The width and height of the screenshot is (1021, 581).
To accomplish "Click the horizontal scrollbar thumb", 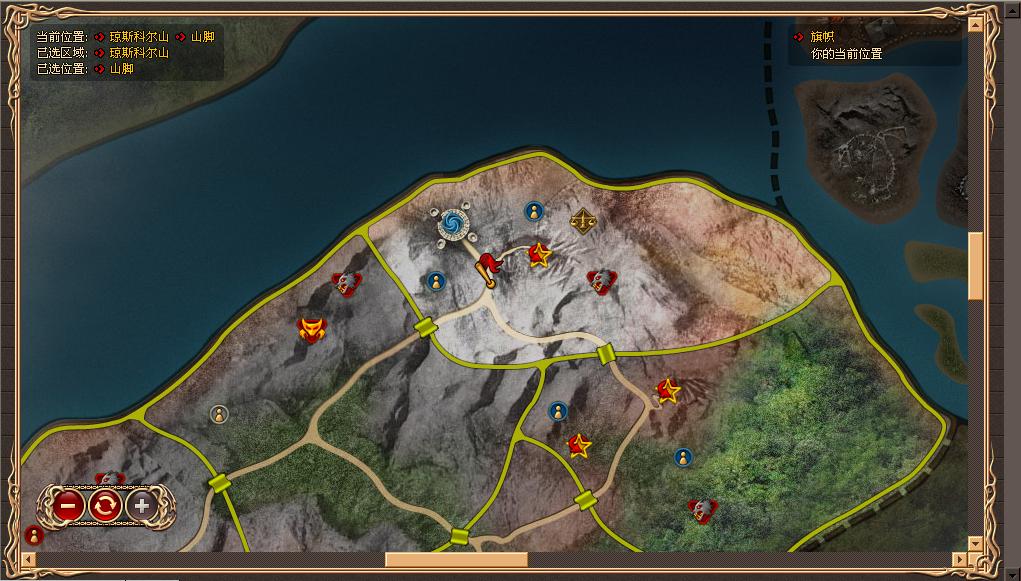I will click(x=456, y=560).
